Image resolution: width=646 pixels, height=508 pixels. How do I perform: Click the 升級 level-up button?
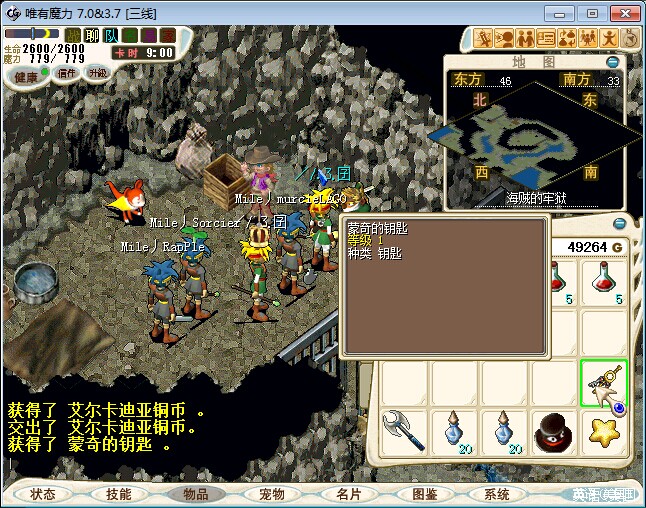(97, 73)
